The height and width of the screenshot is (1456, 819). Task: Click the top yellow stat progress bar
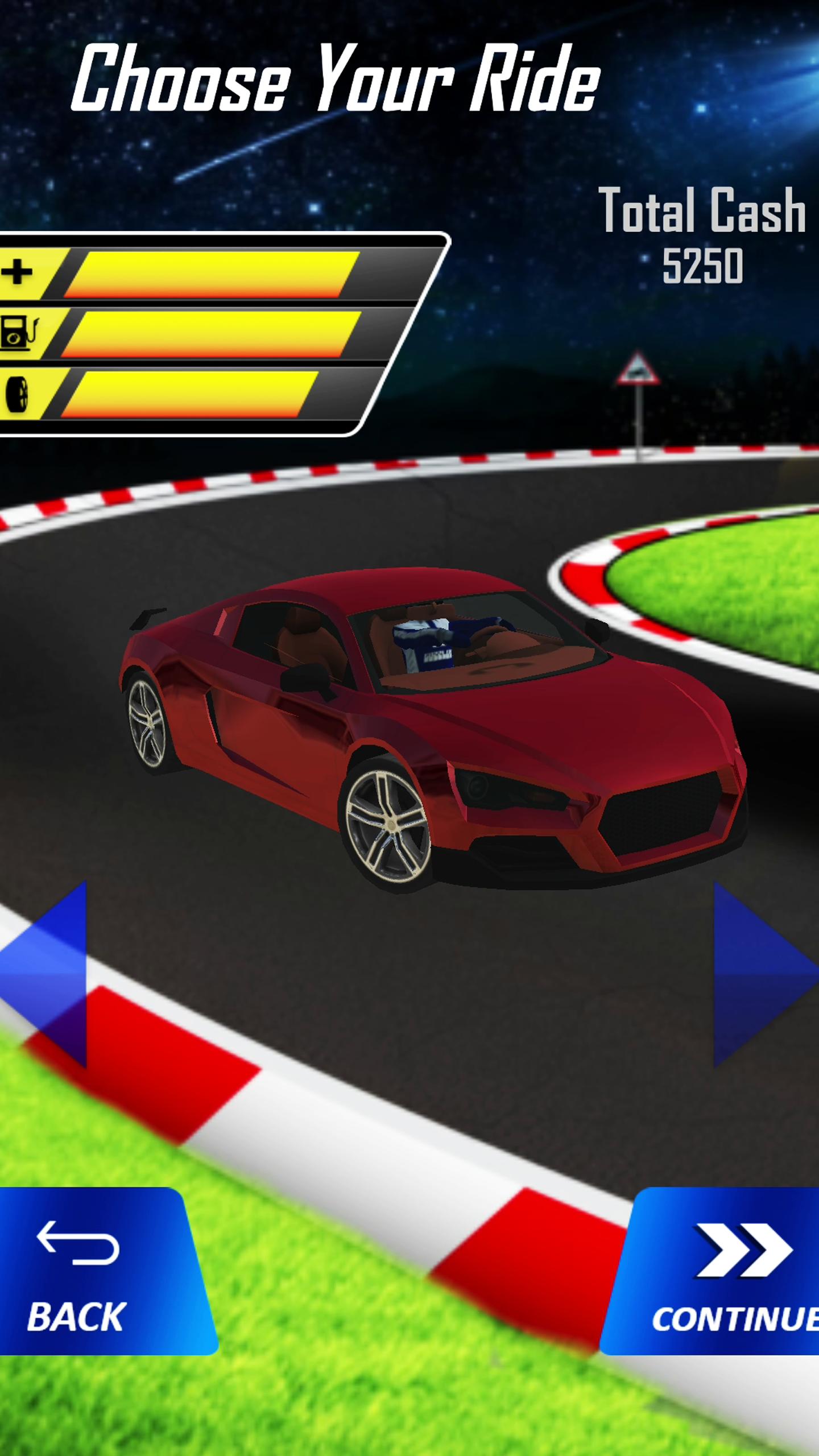pos(216,273)
